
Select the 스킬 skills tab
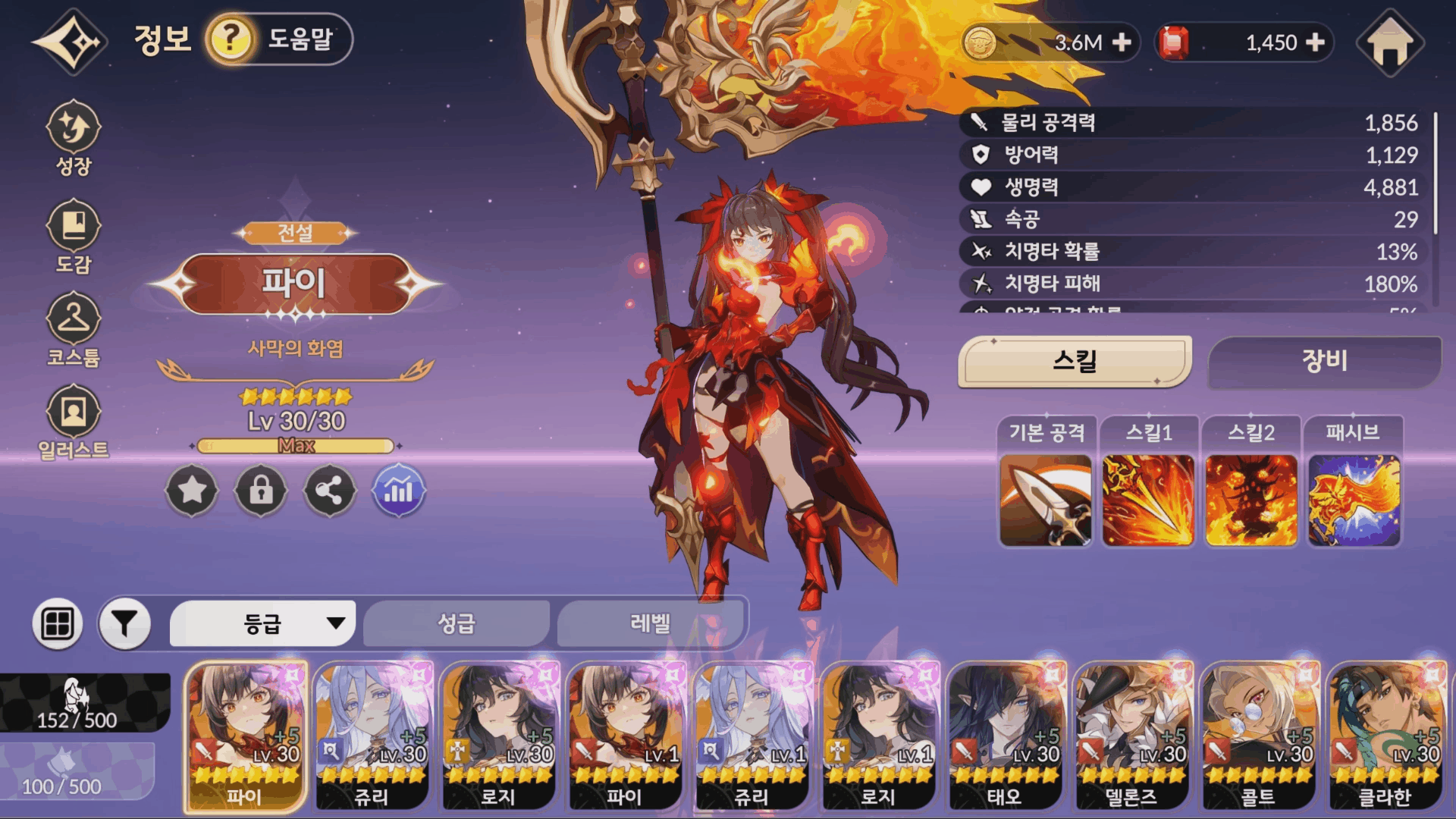tap(1075, 361)
